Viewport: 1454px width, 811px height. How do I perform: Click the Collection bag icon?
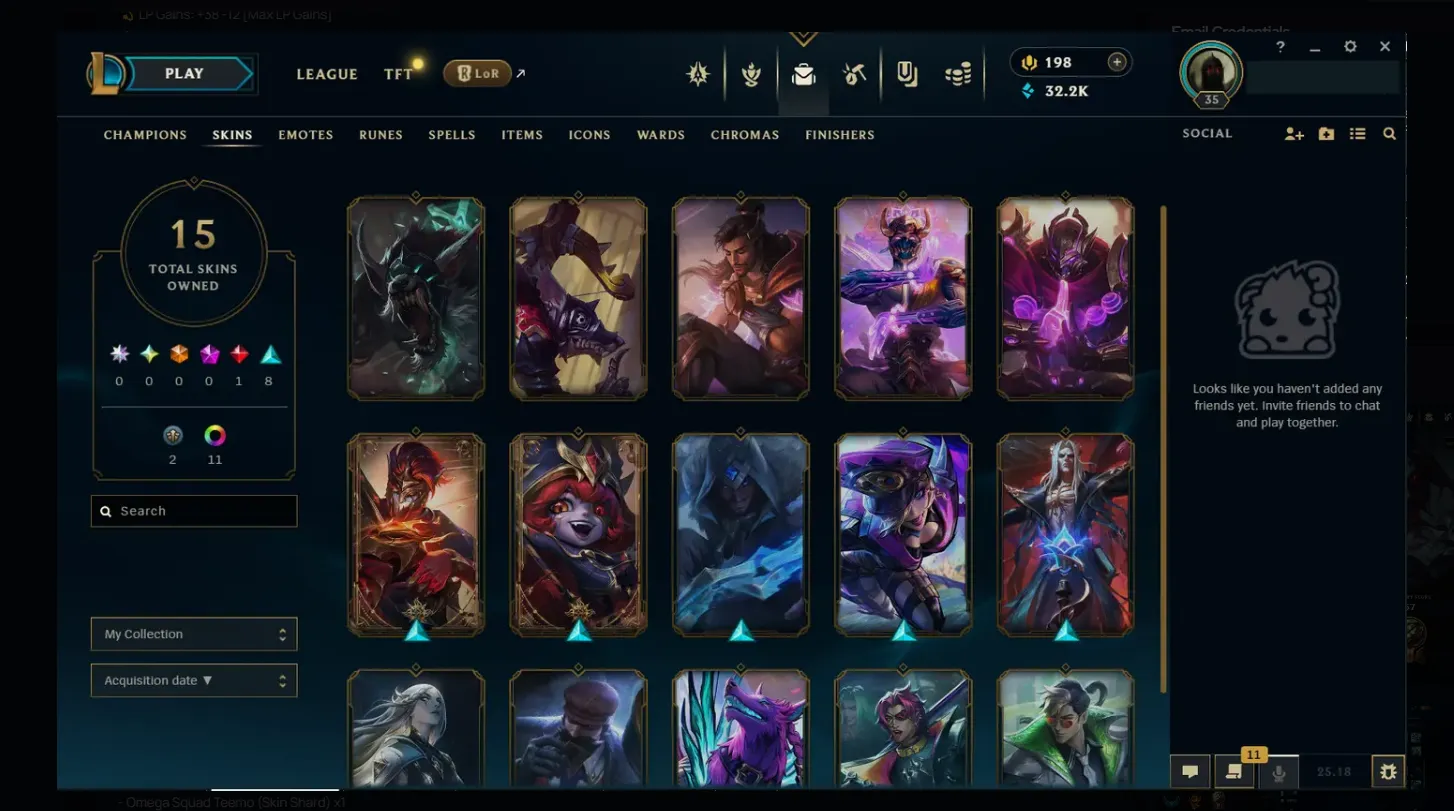804,74
